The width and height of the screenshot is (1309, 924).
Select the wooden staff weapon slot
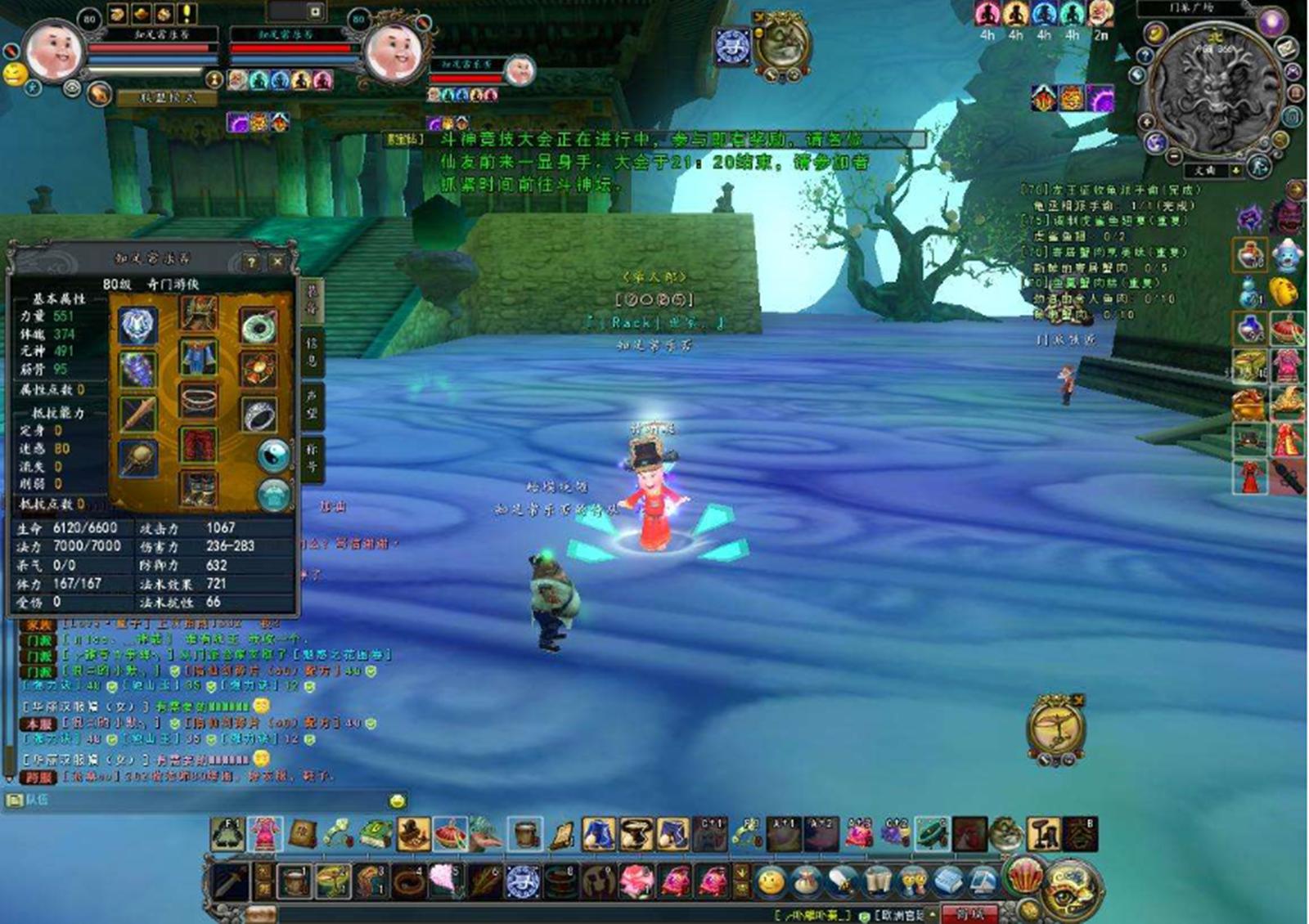137,414
